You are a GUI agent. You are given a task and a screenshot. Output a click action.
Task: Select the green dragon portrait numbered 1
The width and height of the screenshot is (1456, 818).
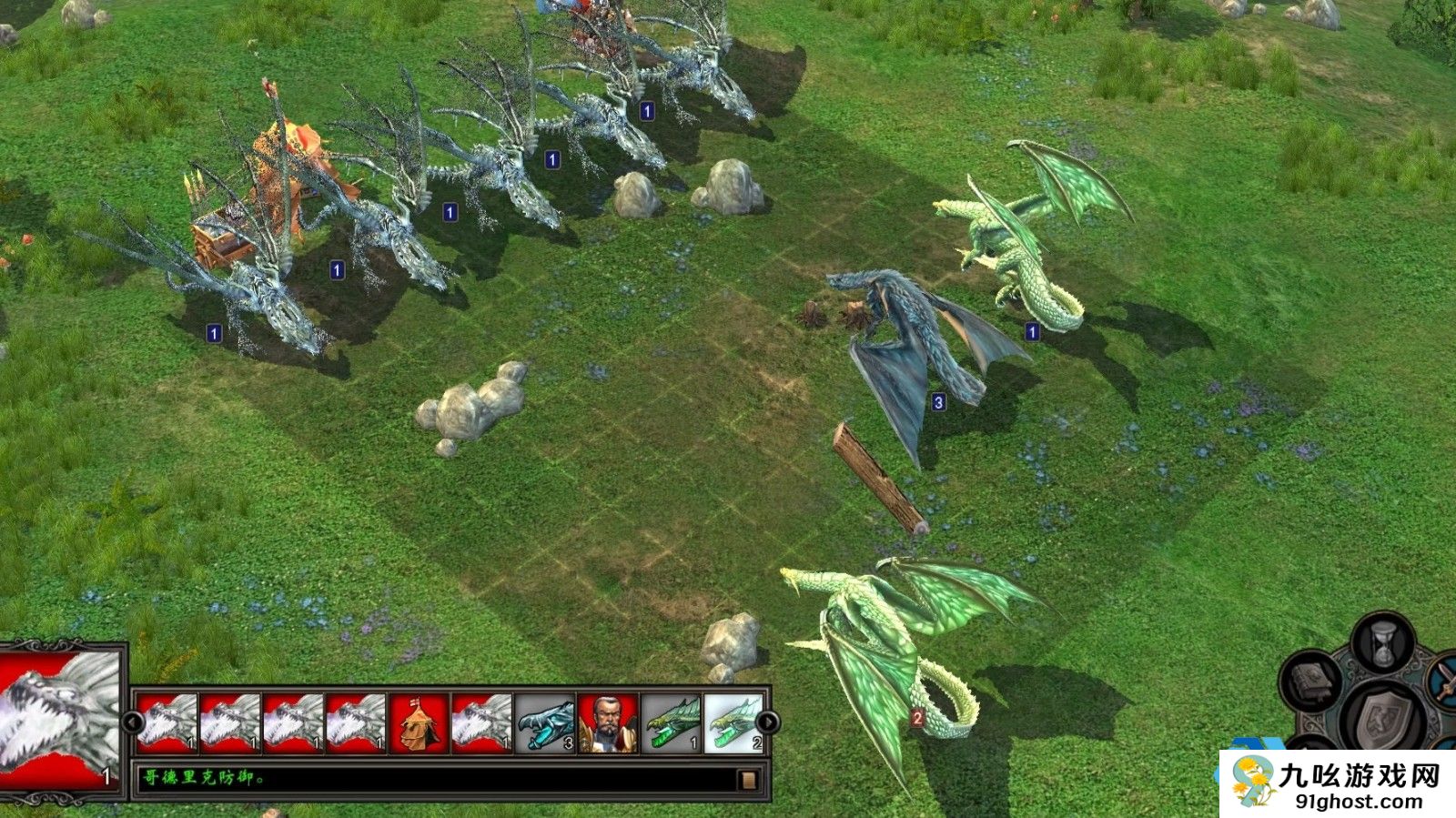point(671,723)
